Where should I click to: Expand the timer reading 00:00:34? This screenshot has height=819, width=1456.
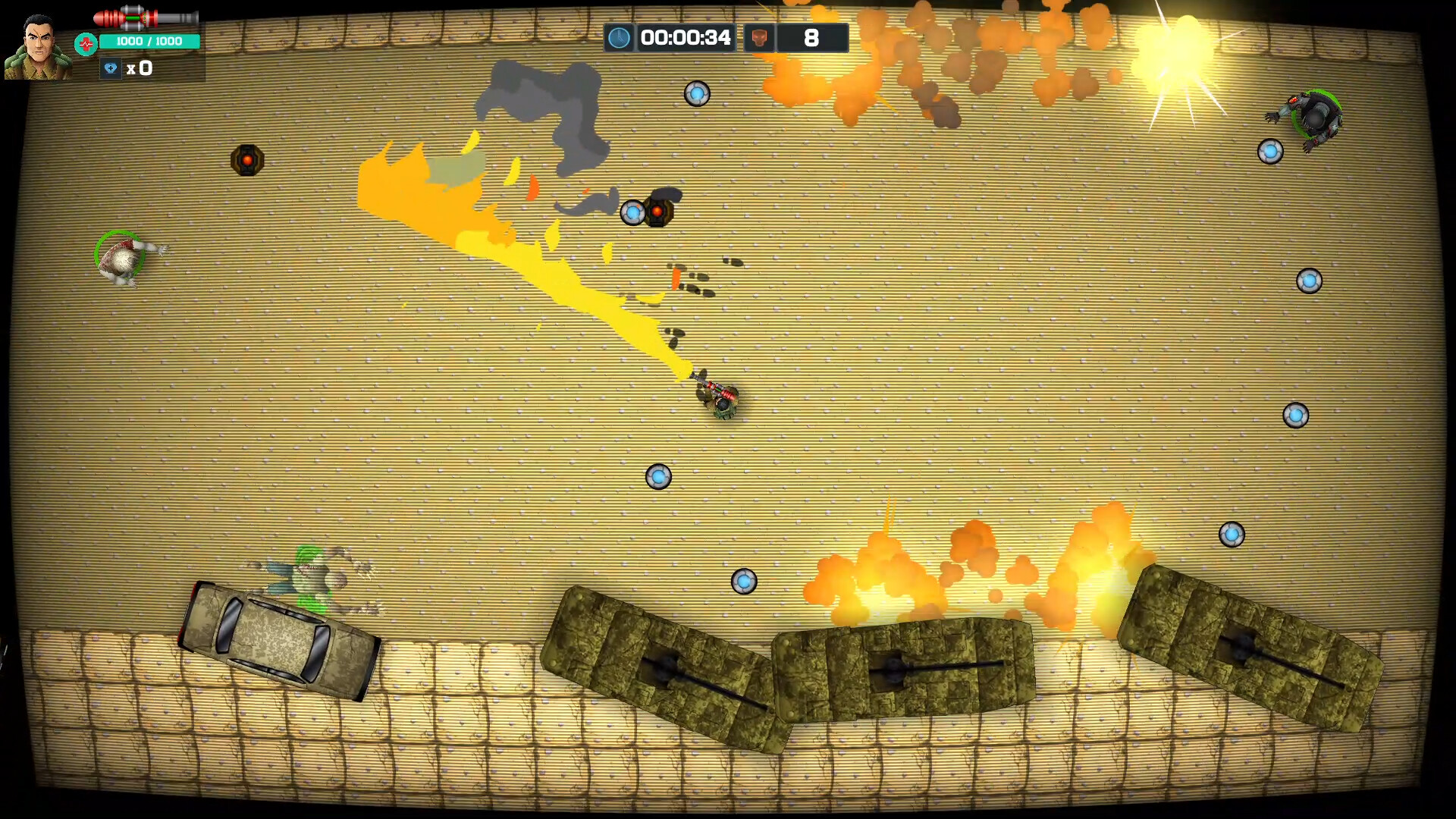(686, 36)
